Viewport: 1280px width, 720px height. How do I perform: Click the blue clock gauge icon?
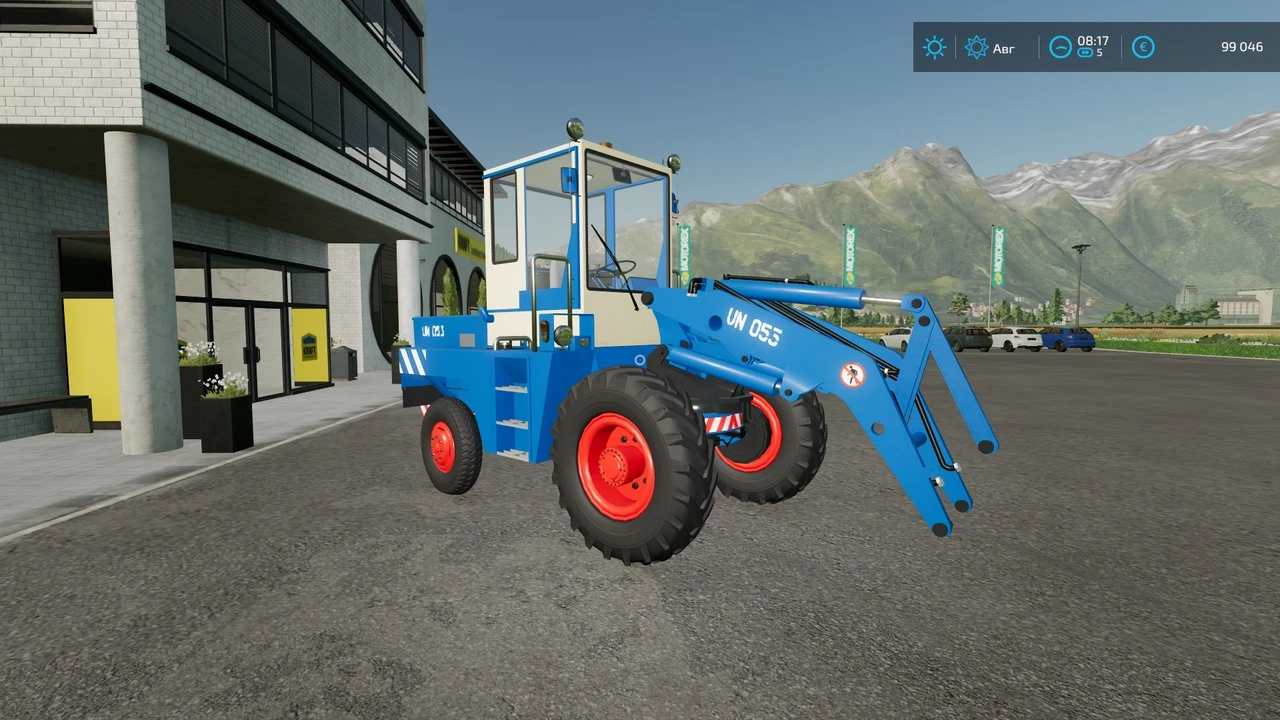pos(1060,46)
